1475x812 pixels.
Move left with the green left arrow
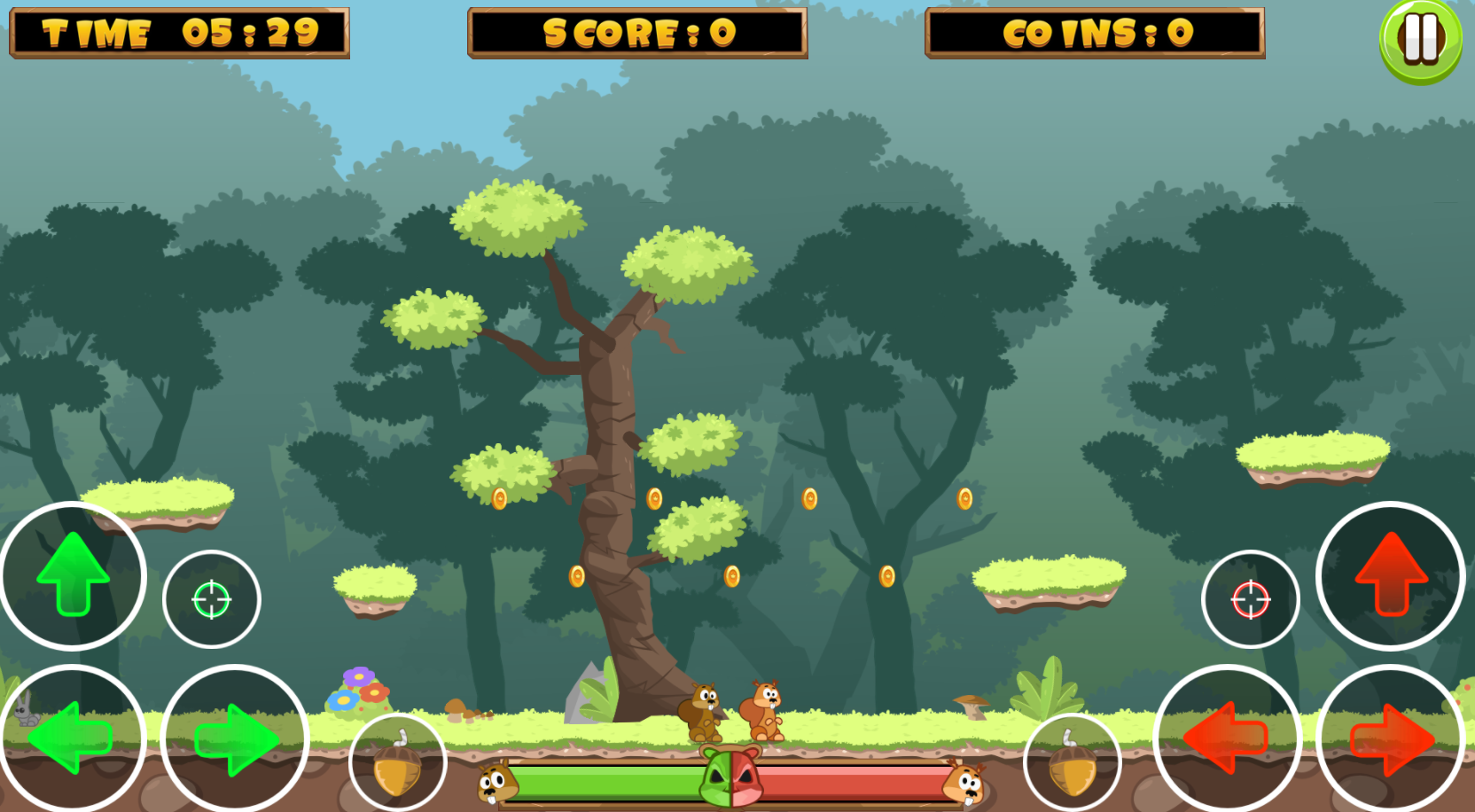click(x=71, y=738)
